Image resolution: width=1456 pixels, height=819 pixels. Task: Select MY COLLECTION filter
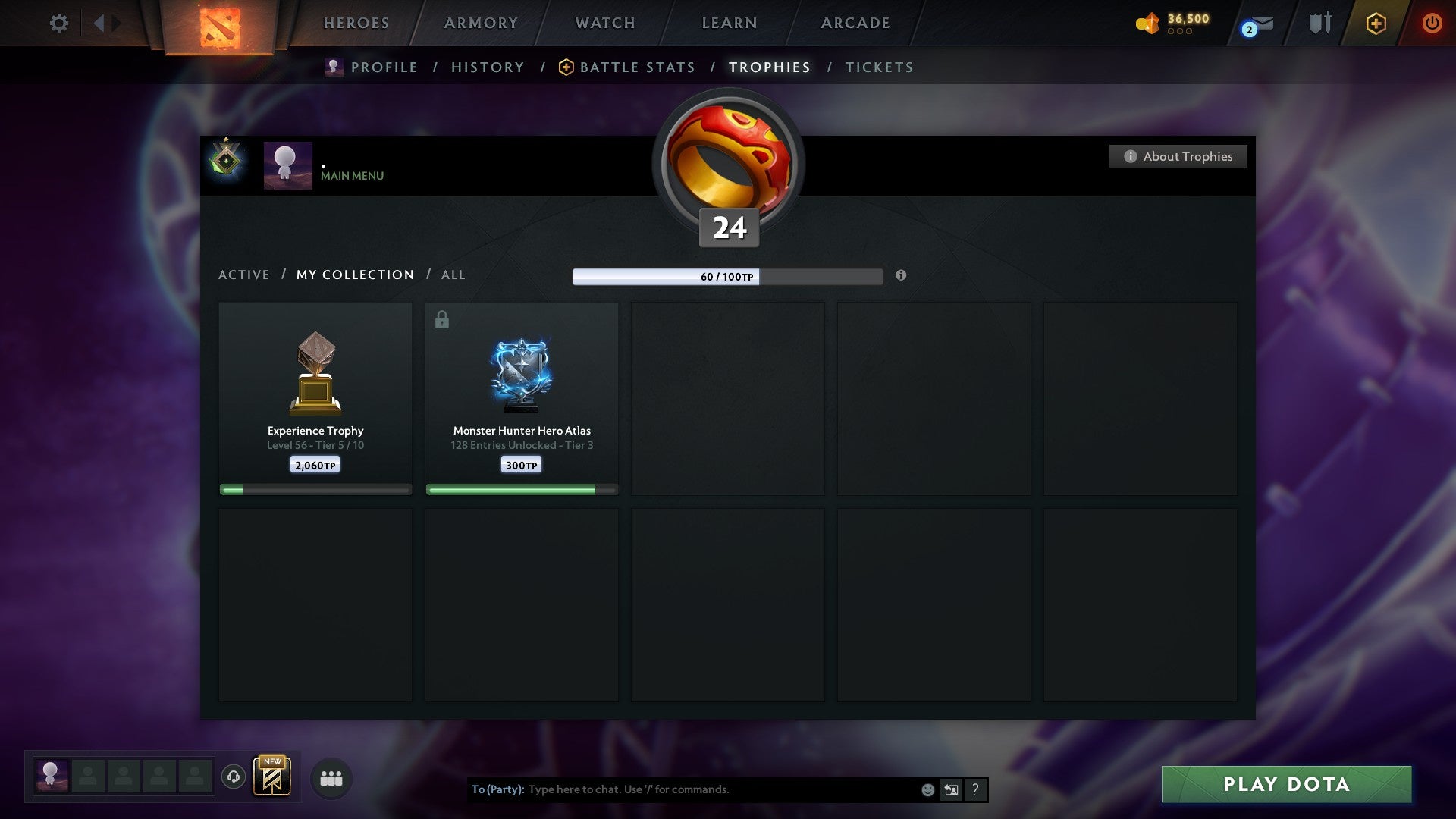click(354, 275)
